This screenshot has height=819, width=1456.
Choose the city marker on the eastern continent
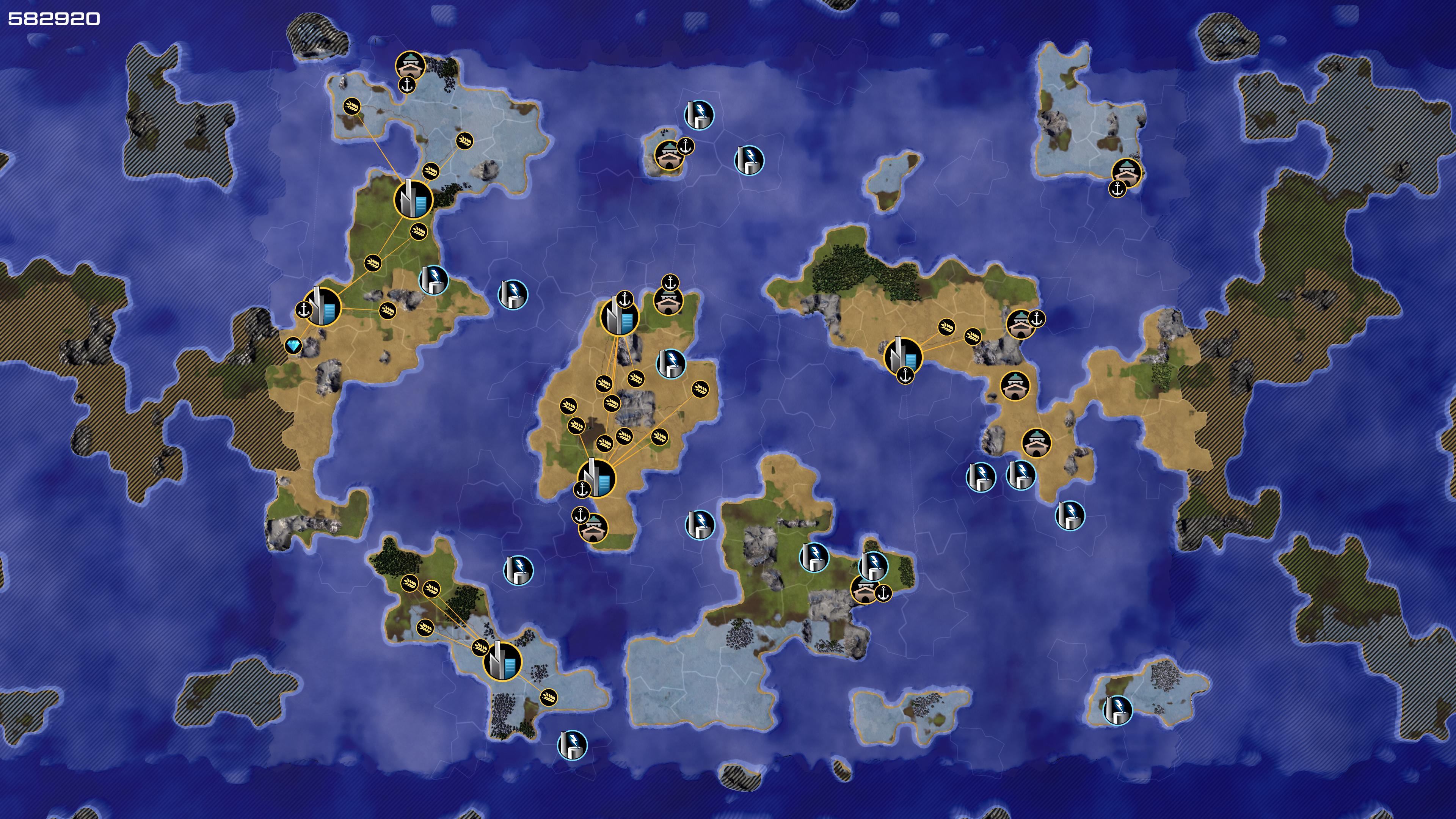(903, 356)
